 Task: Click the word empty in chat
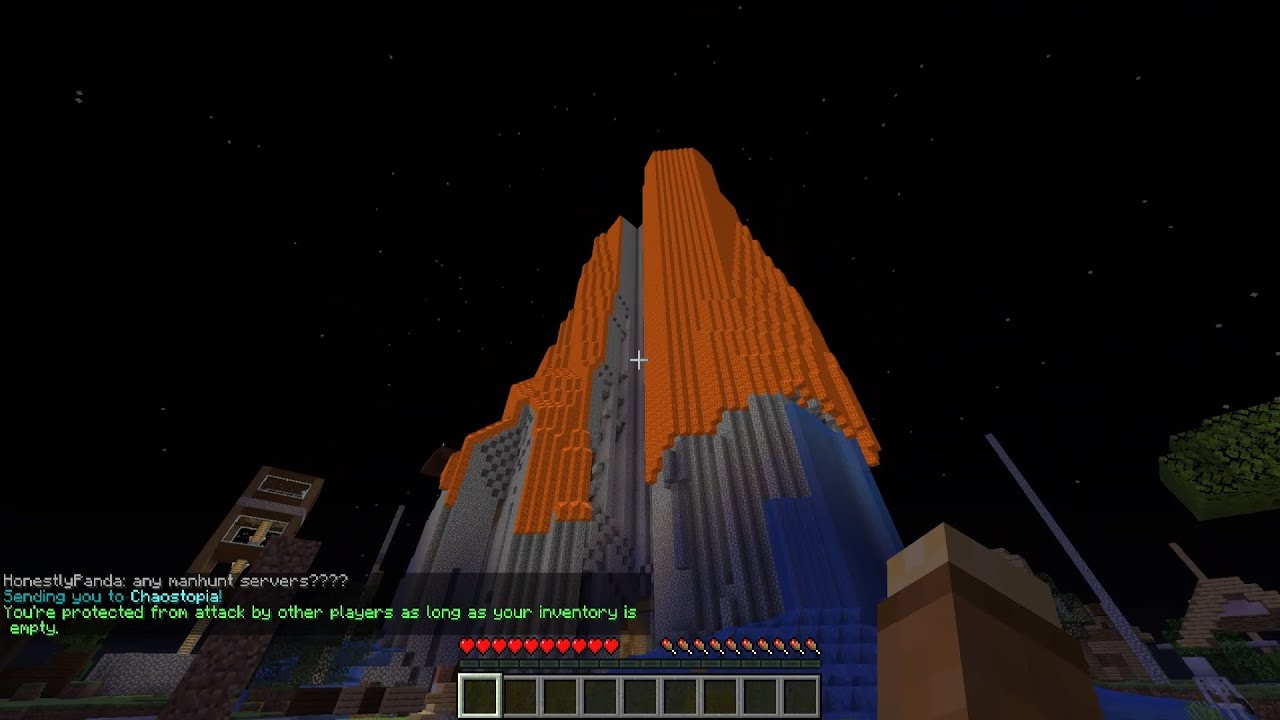coord(33,629)
